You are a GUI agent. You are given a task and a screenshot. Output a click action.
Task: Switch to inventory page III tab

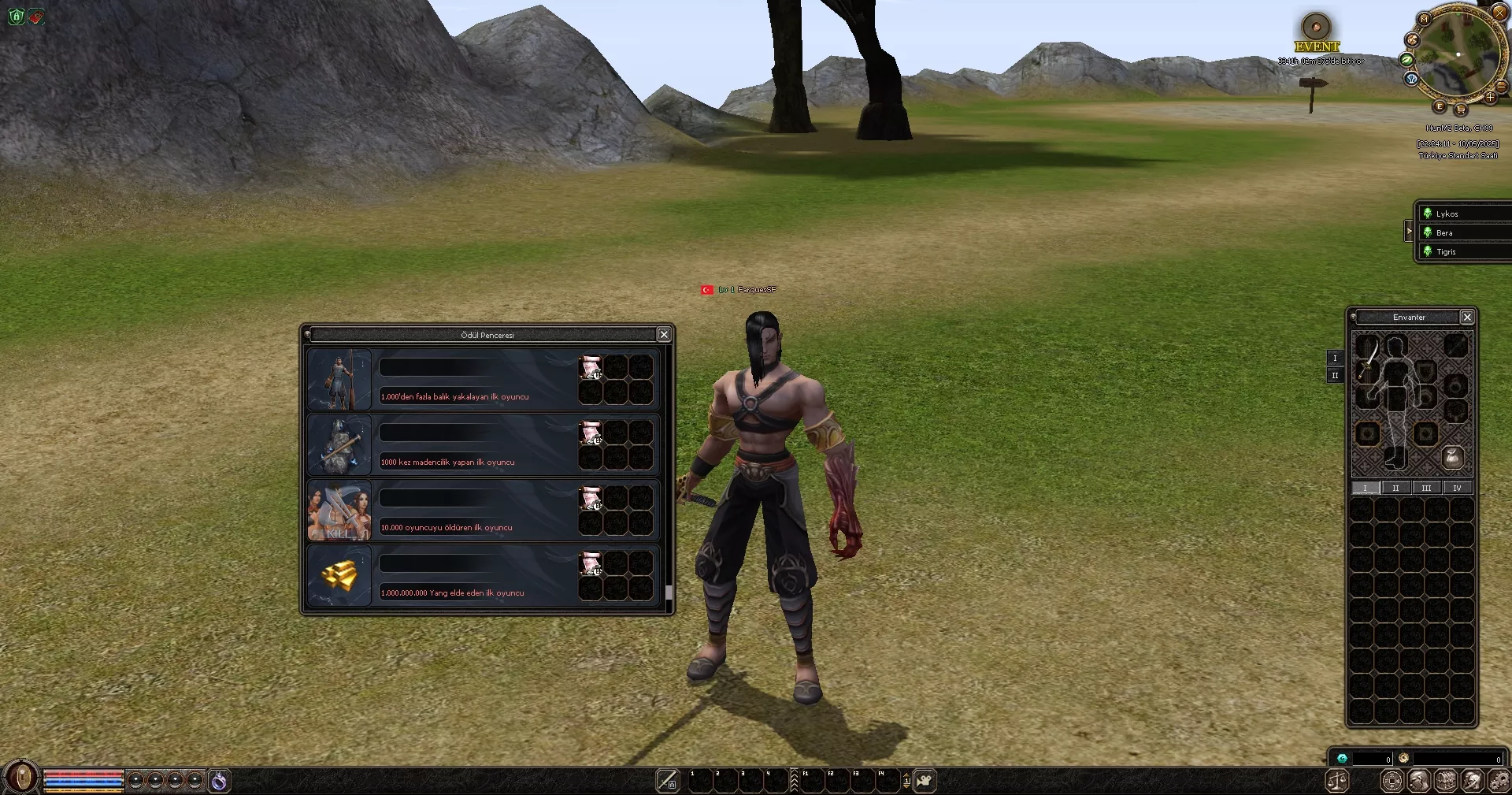(1426, 488)
